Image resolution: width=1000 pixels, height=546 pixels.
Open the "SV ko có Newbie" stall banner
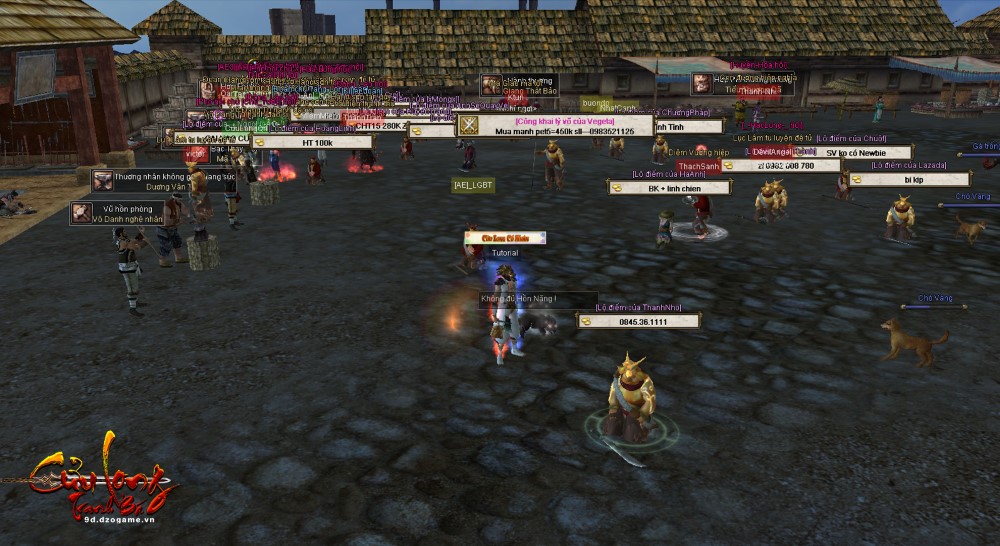pyautogui.click(x=855, y=153)
